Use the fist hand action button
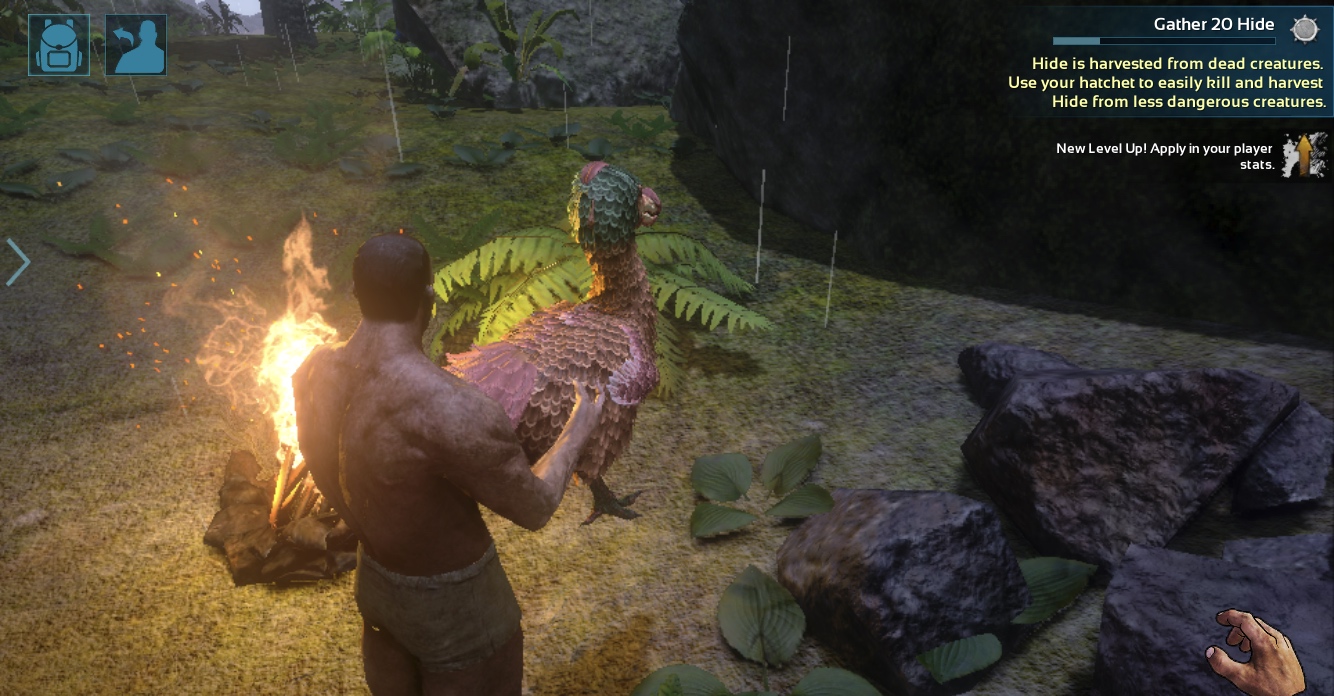The width and height of the screenshot is (1334, 696). click(1259, 650)
